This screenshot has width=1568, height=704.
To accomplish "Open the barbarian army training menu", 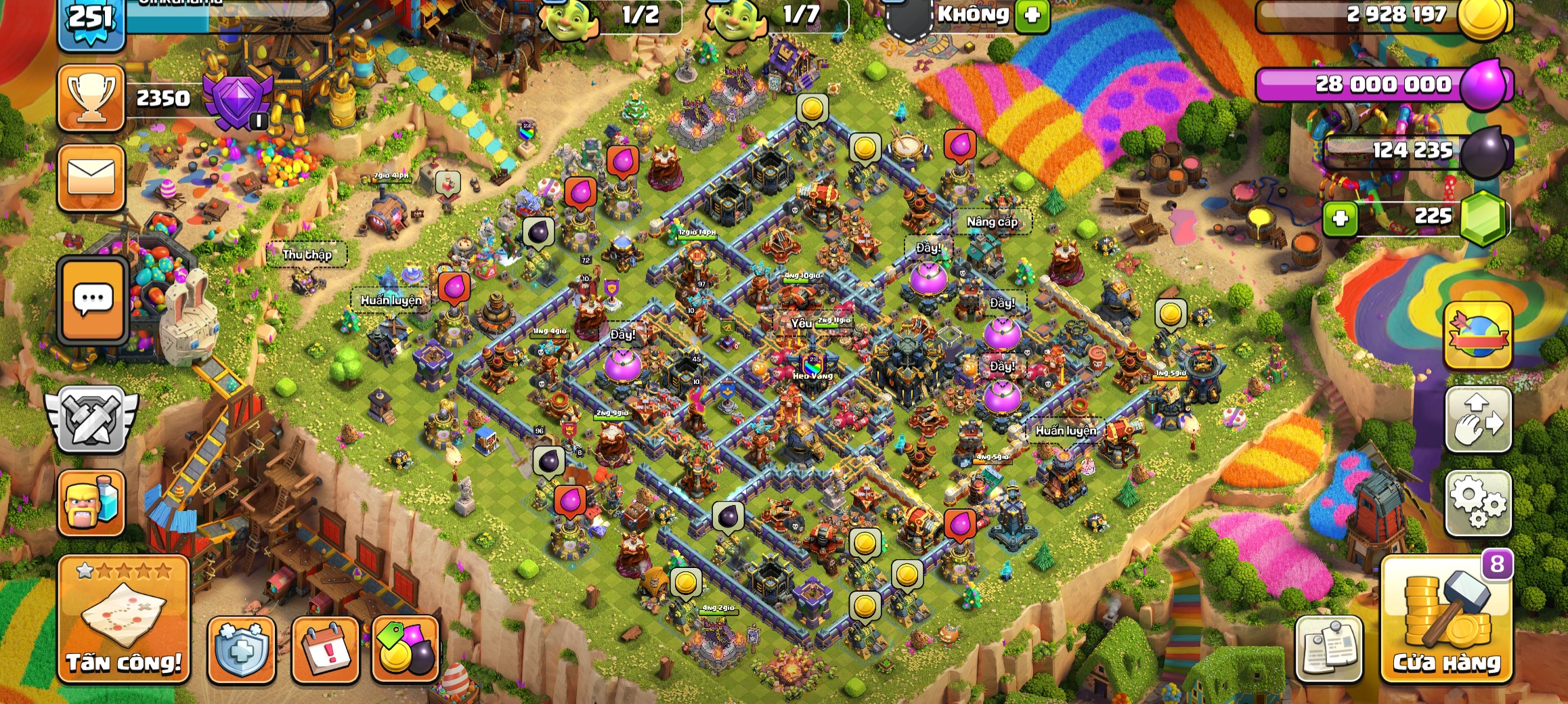I will (91, 504).
